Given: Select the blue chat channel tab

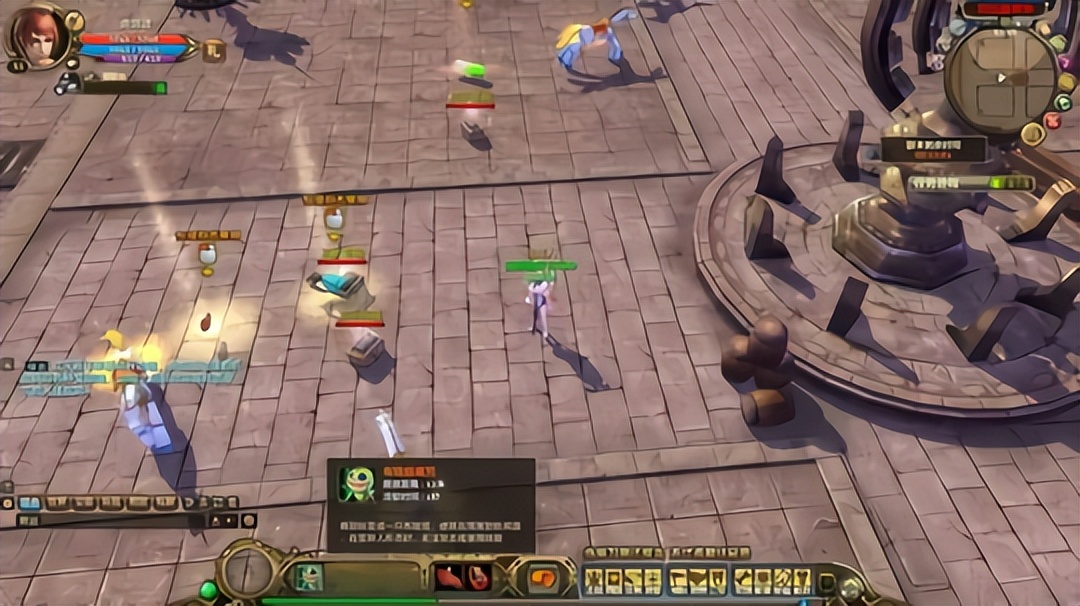Looking at the screenshot, I should (x=30, y=503).
